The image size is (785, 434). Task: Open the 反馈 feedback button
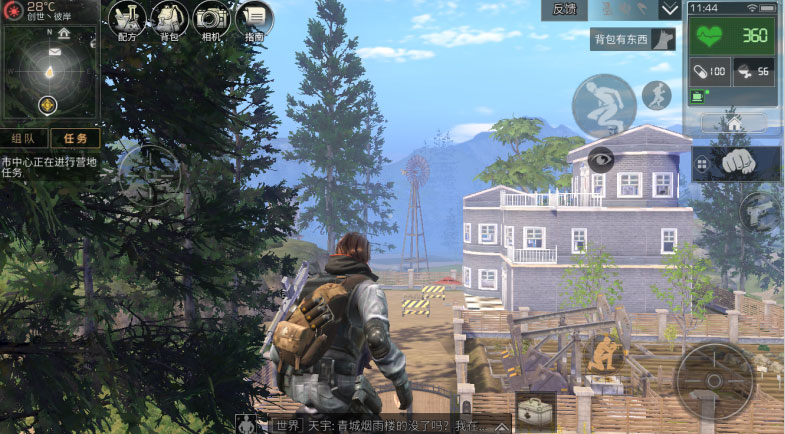point(566,10)
